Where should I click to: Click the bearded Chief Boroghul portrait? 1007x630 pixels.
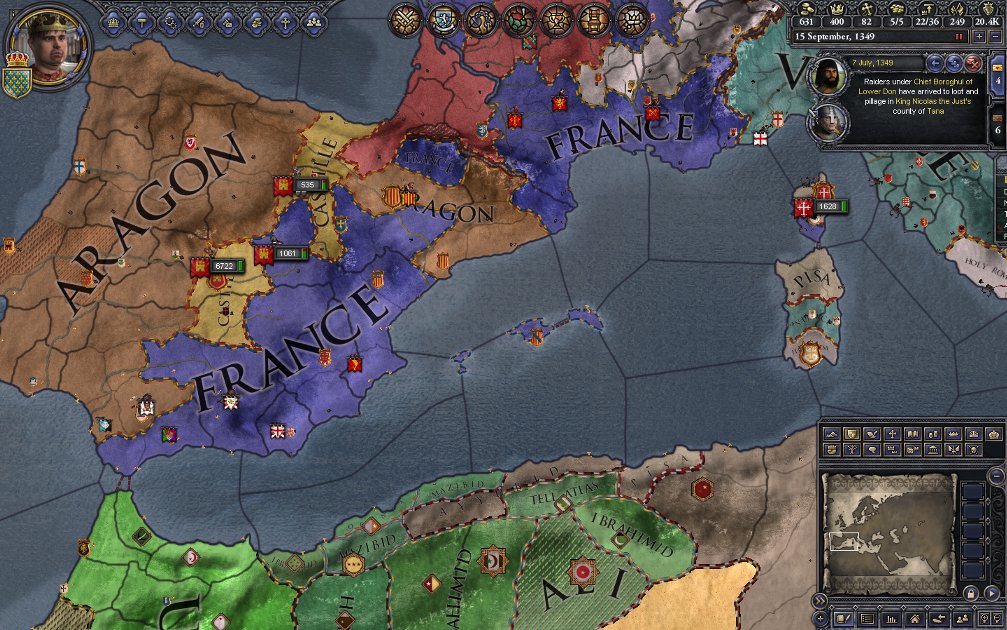(826, 75)
